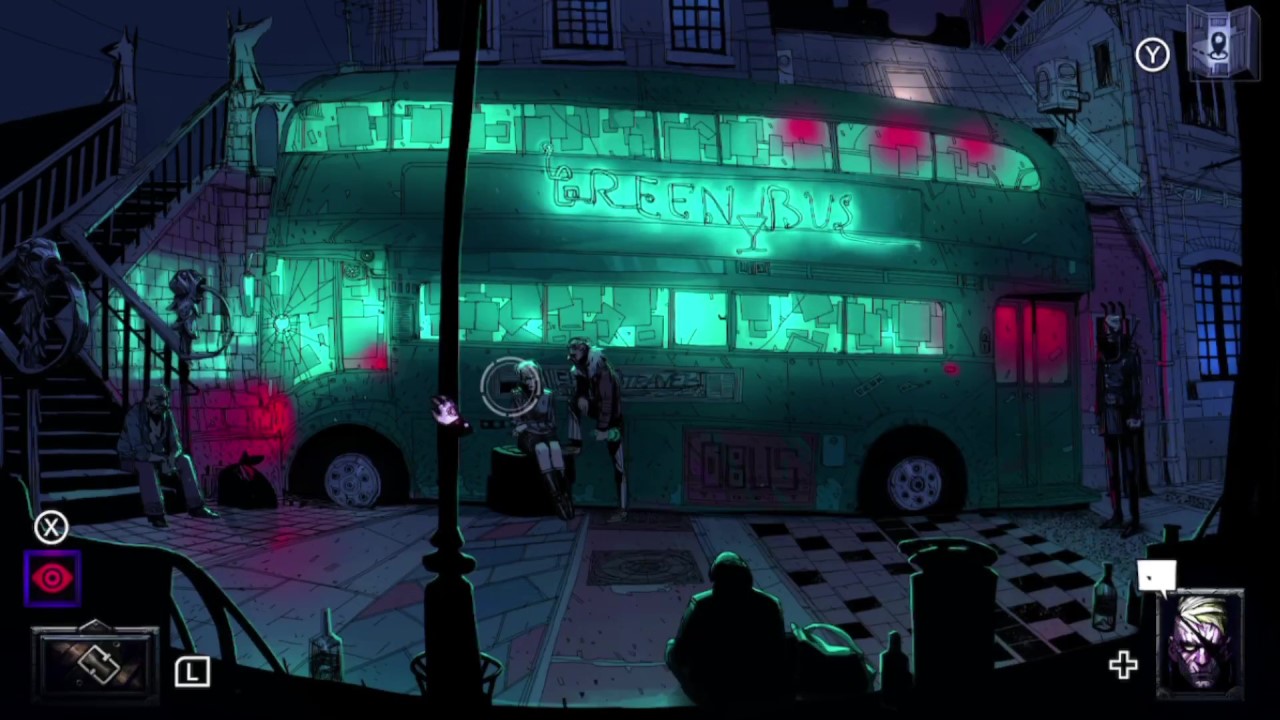
Task: Open the briefcase inventory icon
Action: point(95,662)
